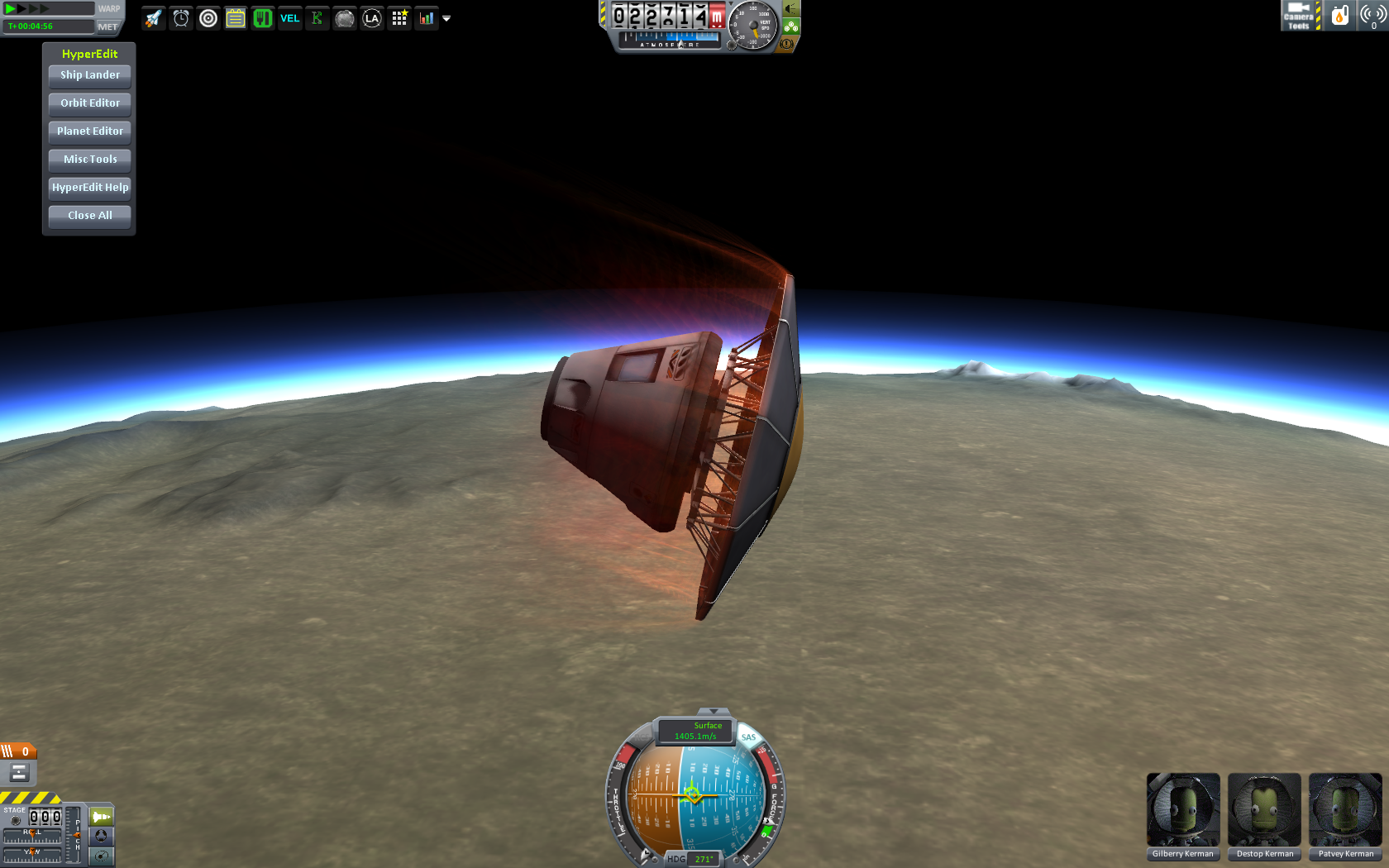Open the LA landing aid tool
This screenshot has width=1389, height=868.
[371, 17]
